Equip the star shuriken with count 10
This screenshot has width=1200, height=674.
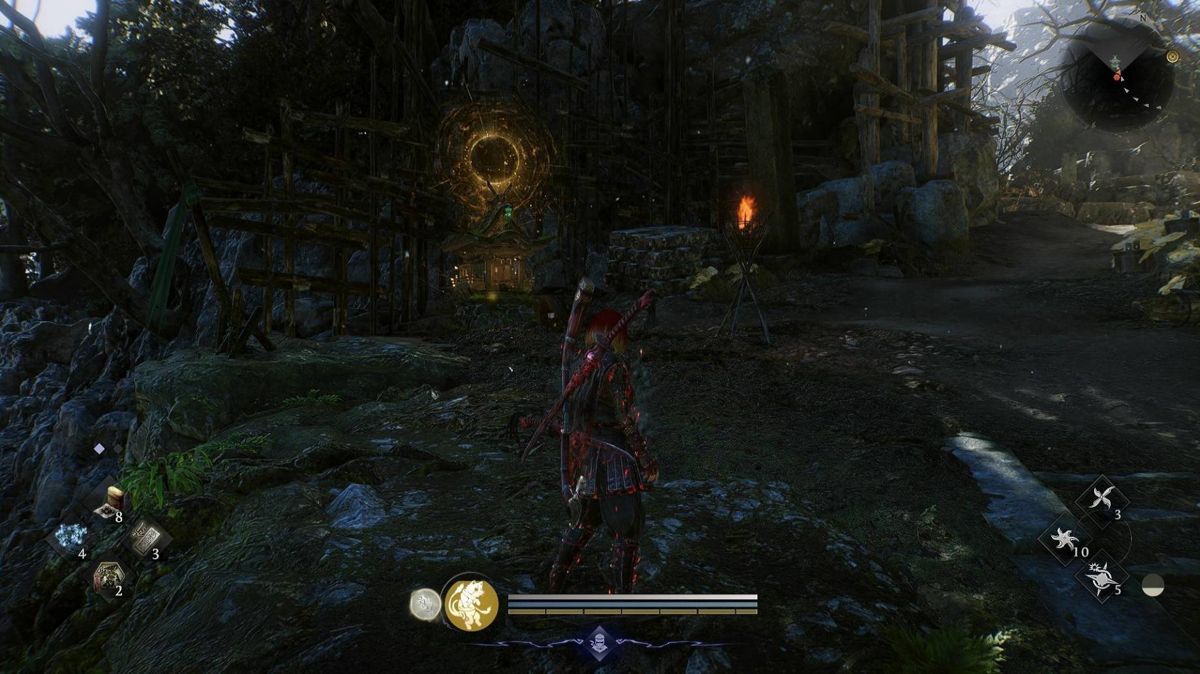[x=1064, y=538]
